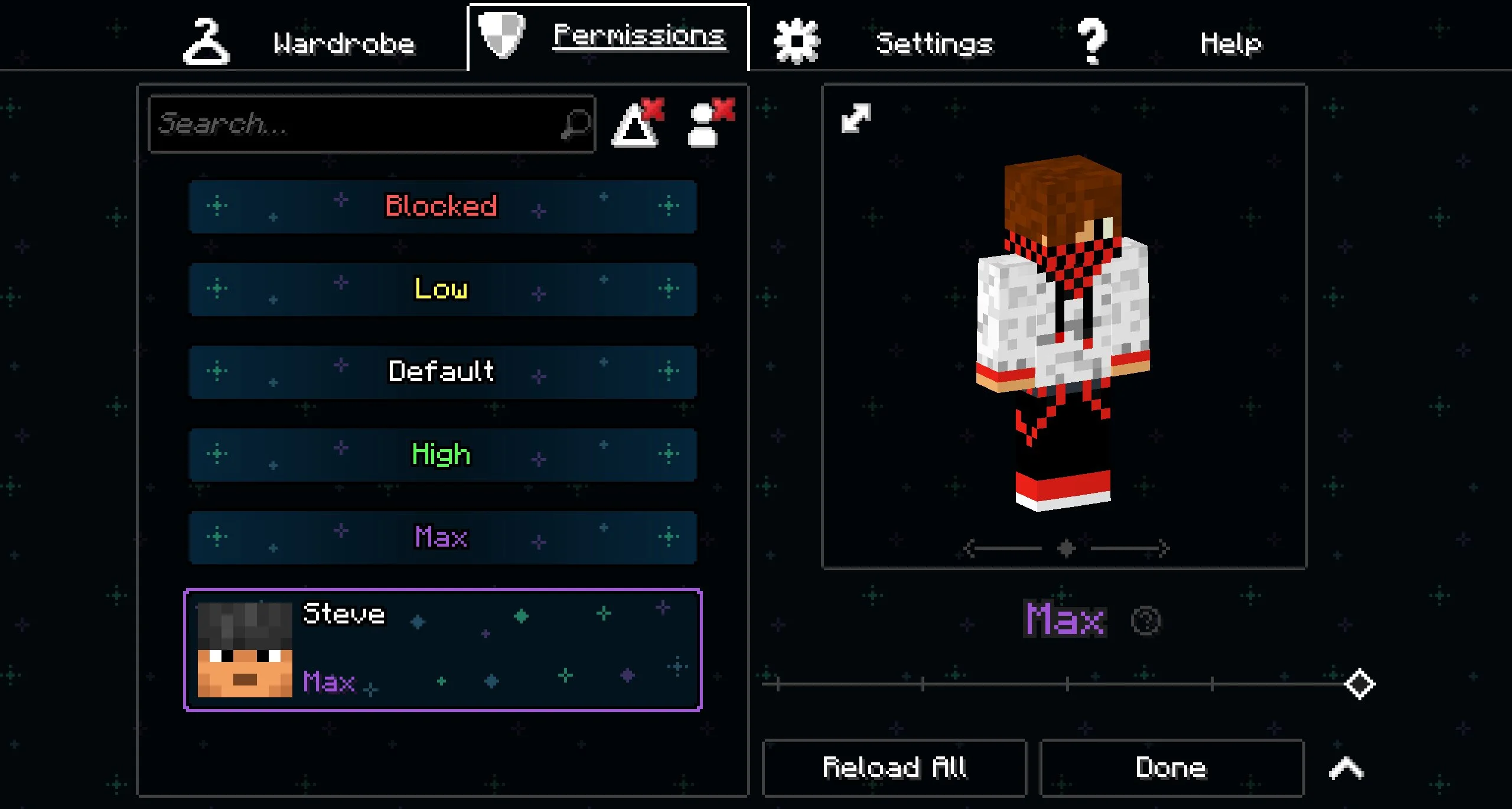Toggle the player silhouette filter icon
1512x809 pixels.
pos(709,124)
